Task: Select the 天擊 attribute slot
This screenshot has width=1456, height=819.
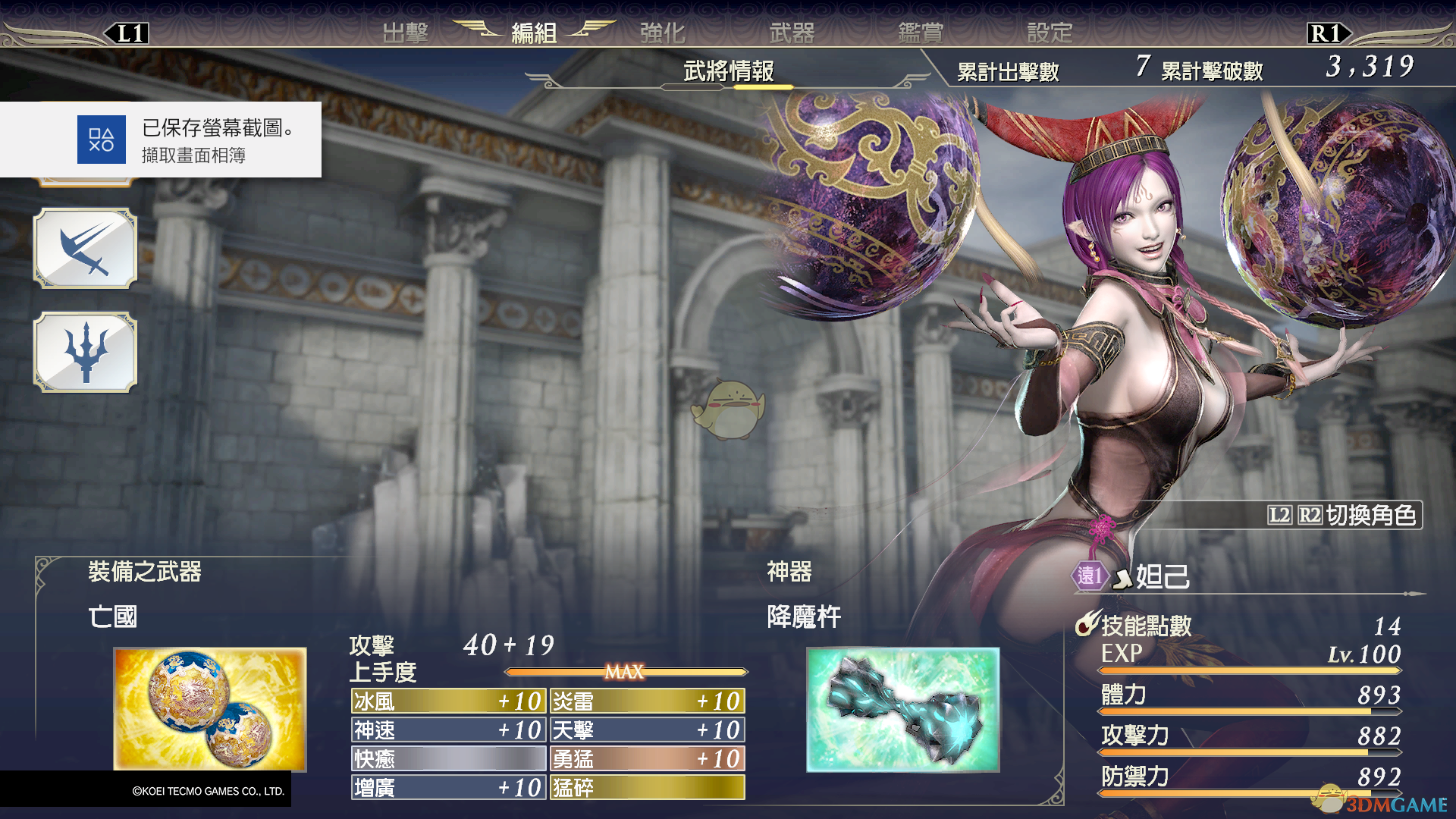Action: (647, 730)
